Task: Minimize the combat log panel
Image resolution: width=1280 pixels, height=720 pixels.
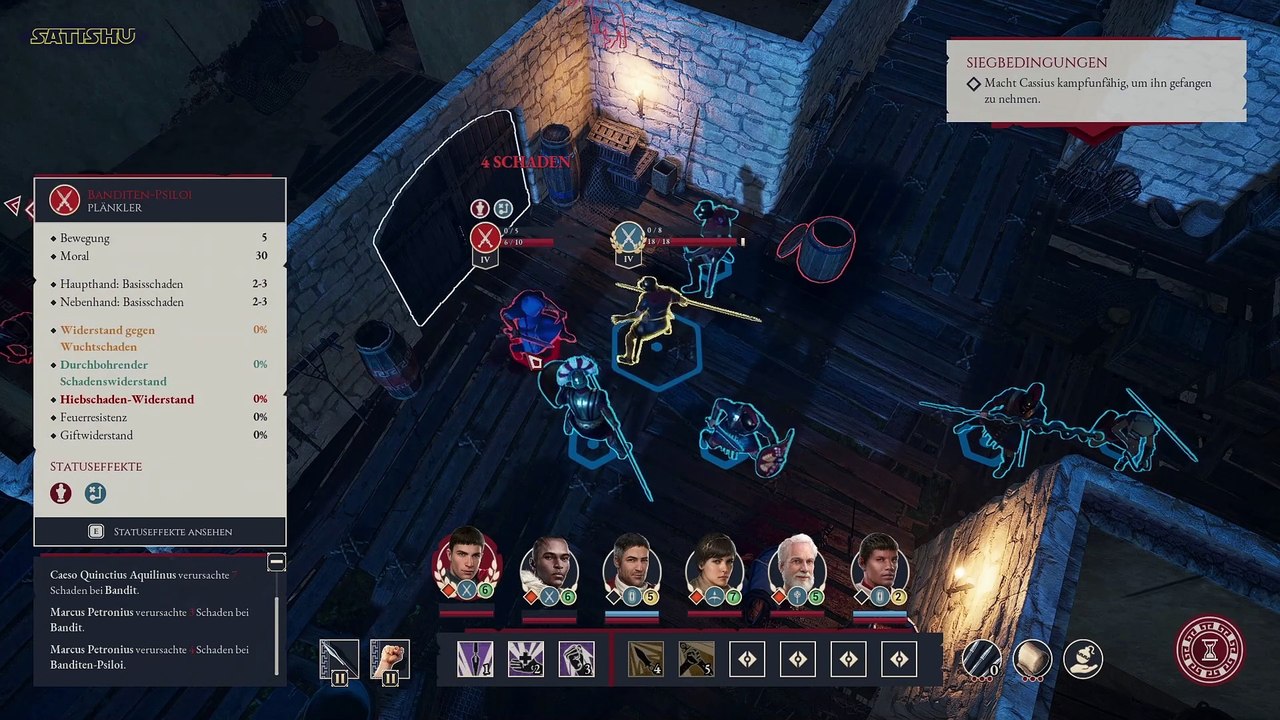Action: coord(276,562)
